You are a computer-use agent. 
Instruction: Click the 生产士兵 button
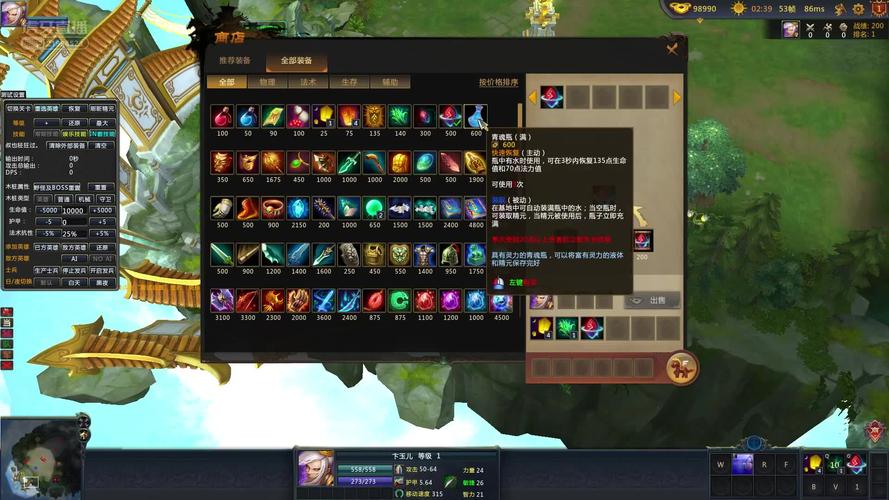click(x=46, y=270)
